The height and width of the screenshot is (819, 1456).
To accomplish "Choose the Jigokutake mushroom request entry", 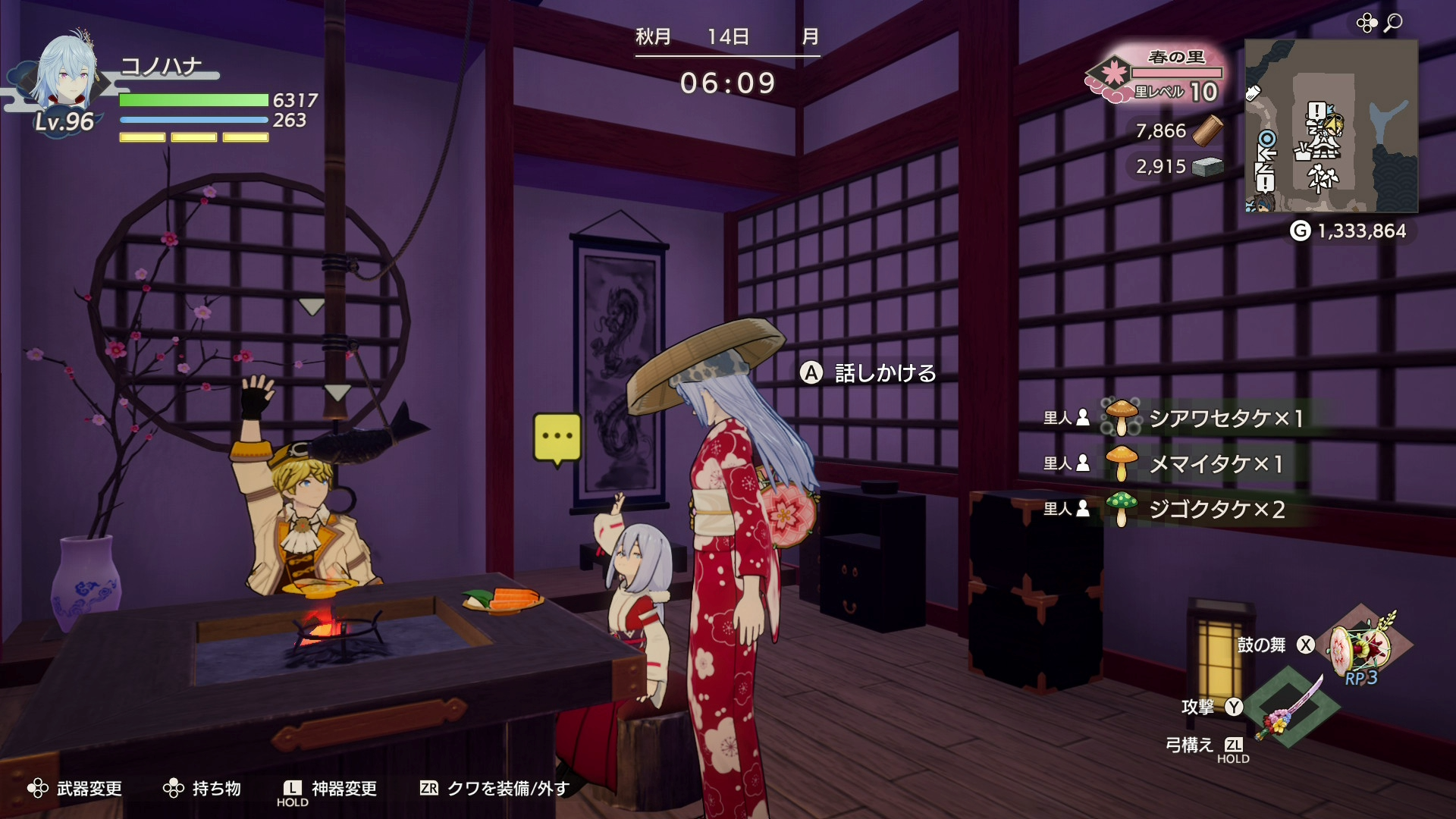I will [1203, 509].
